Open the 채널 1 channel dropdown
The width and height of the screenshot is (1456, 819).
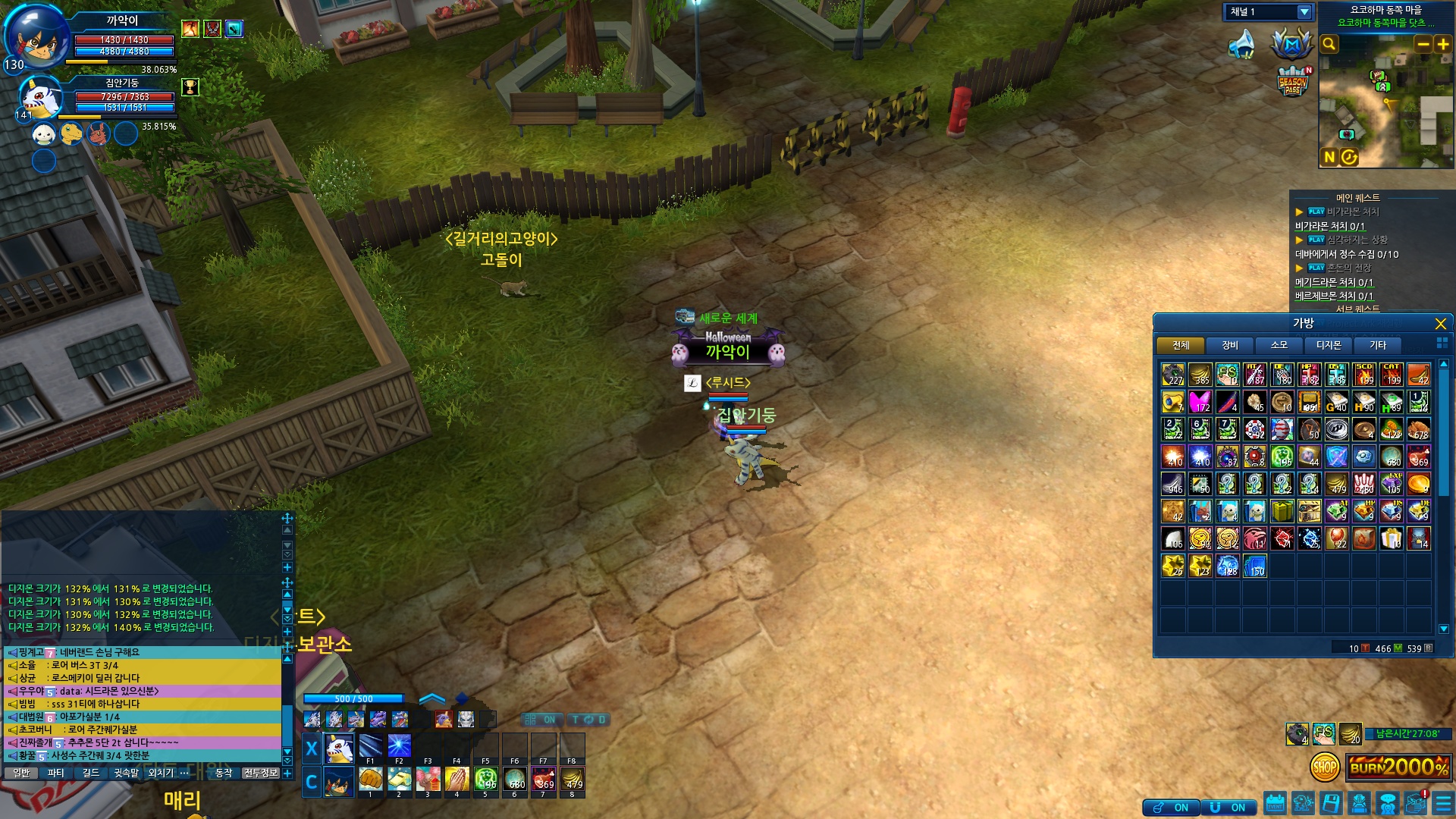click(1304, 12)
